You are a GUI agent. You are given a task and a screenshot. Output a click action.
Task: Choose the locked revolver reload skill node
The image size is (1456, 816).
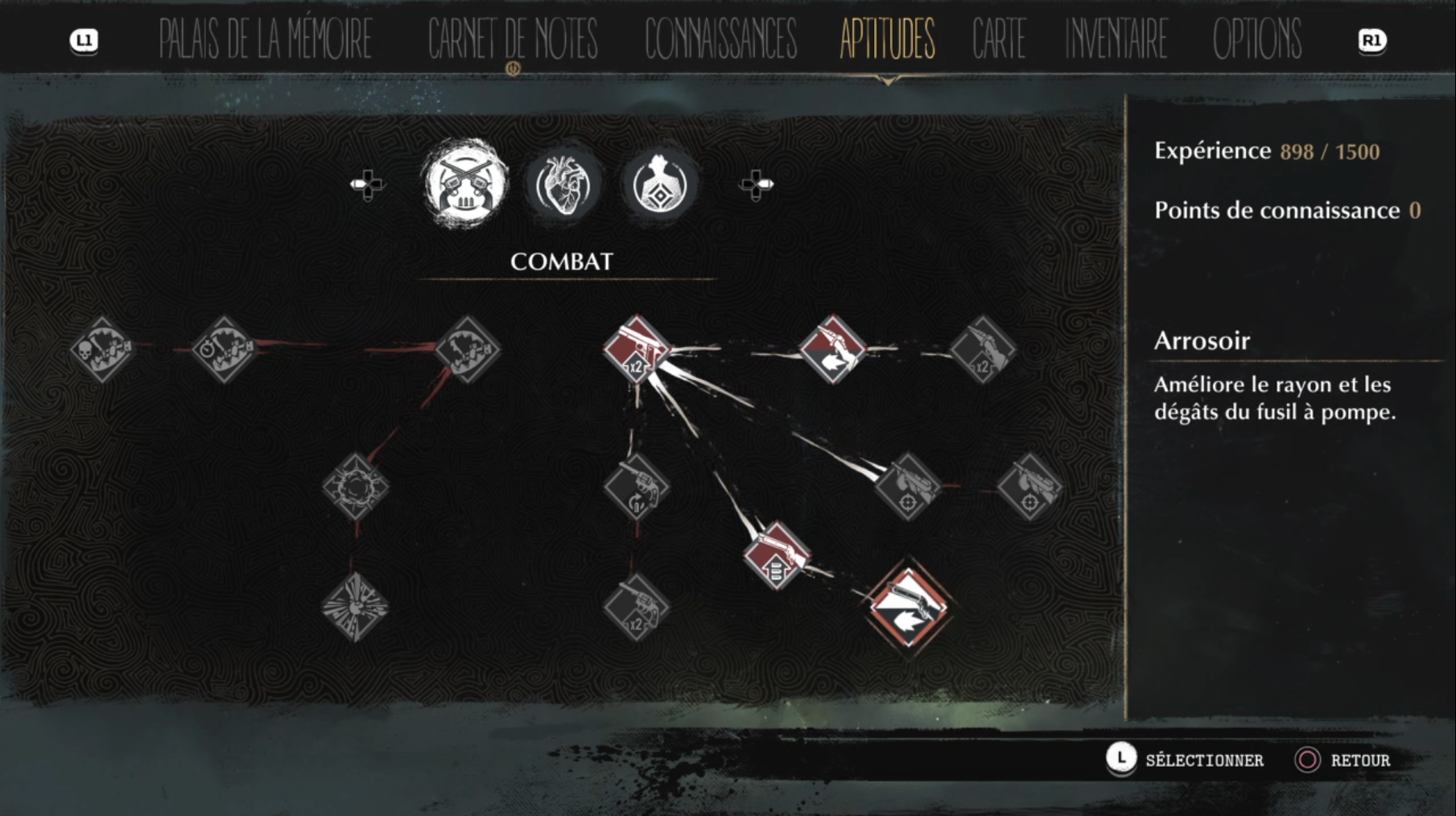[636, 487]
